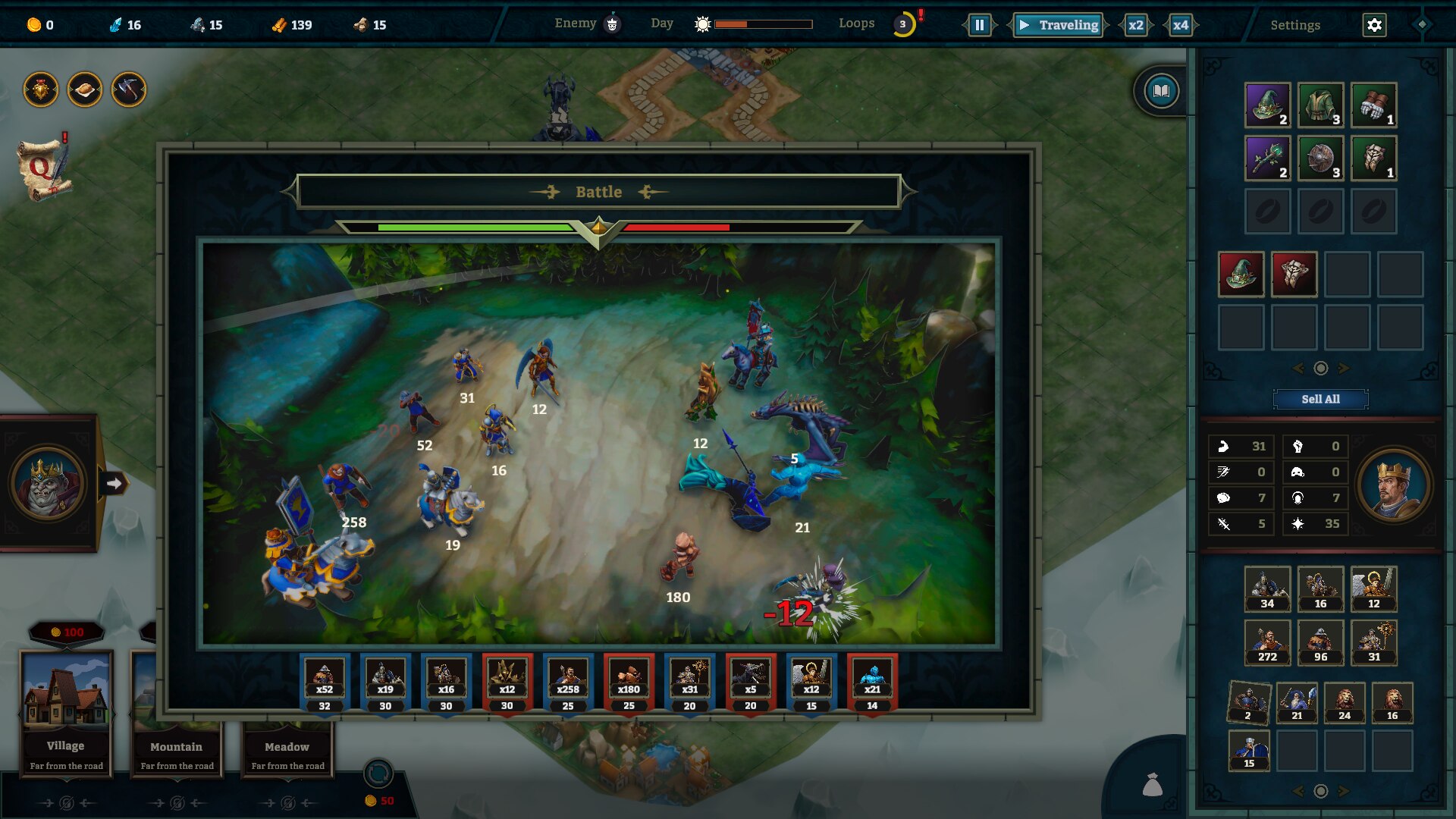The image size is (1456, 819).
Task: Select the Village tile card
Action: 67,713
